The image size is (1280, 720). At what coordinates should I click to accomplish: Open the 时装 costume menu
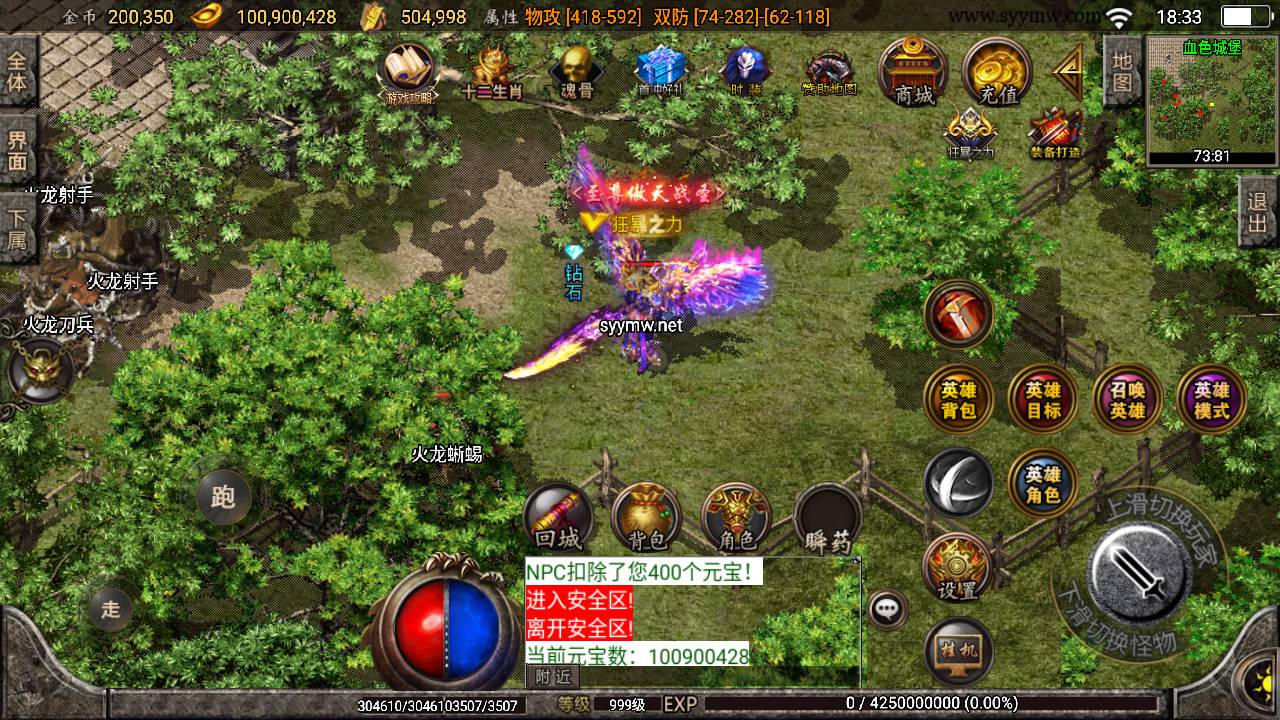[x=744, y=70]
